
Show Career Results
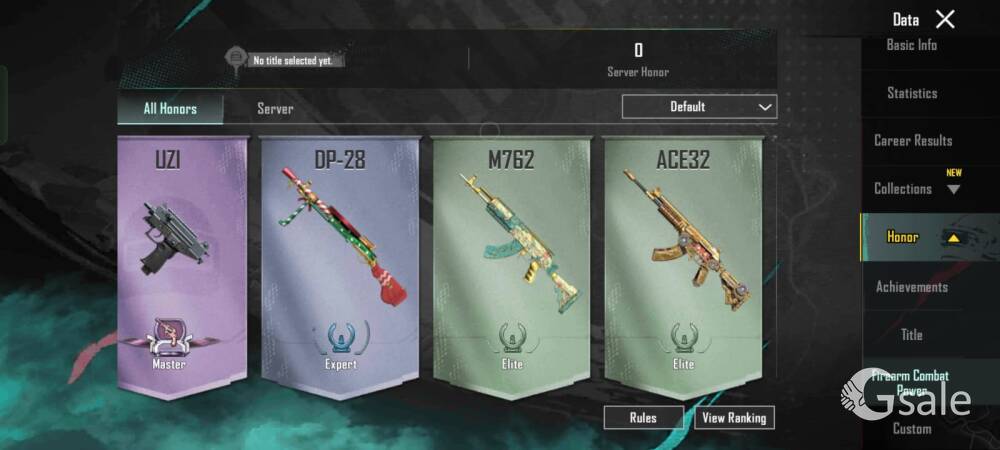tap(912, 141)
